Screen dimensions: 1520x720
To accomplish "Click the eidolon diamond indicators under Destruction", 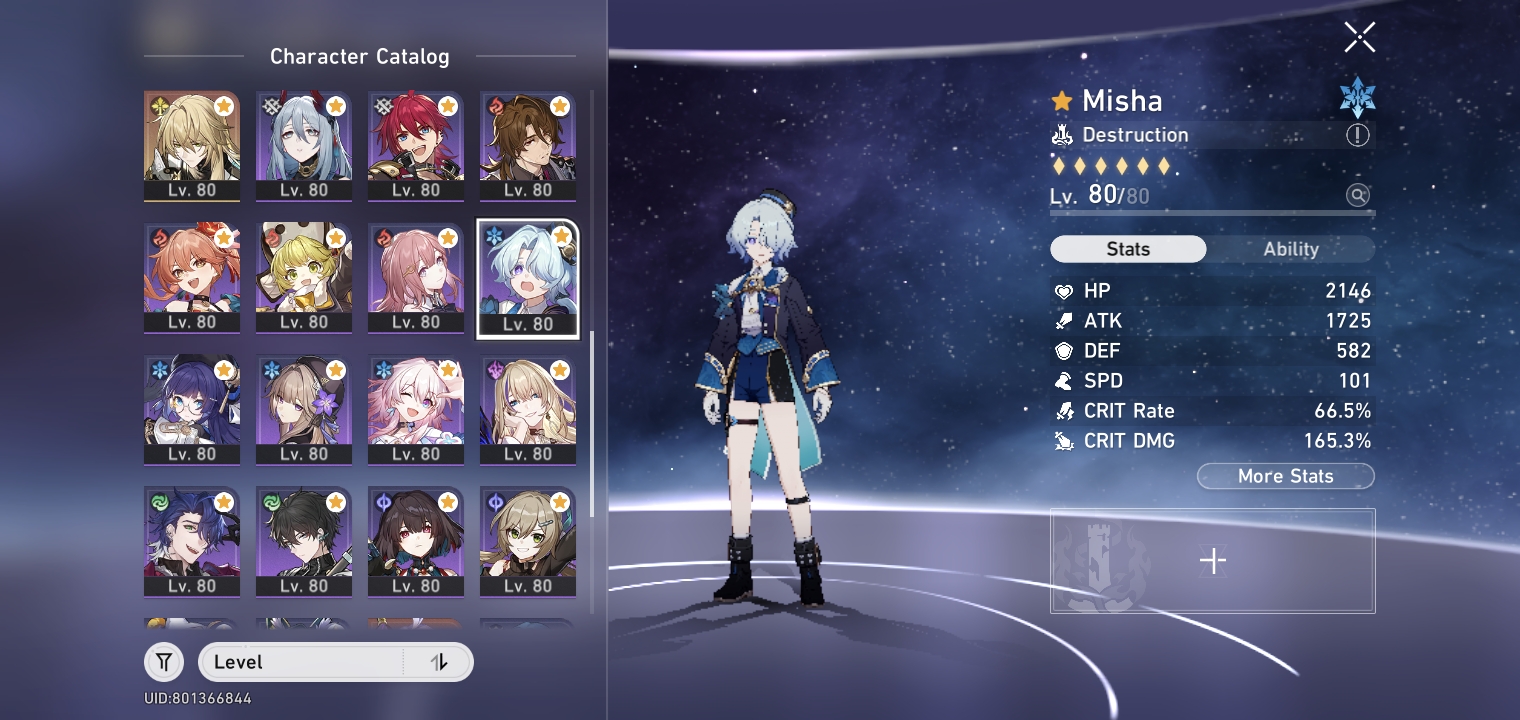I will 1110,165.
